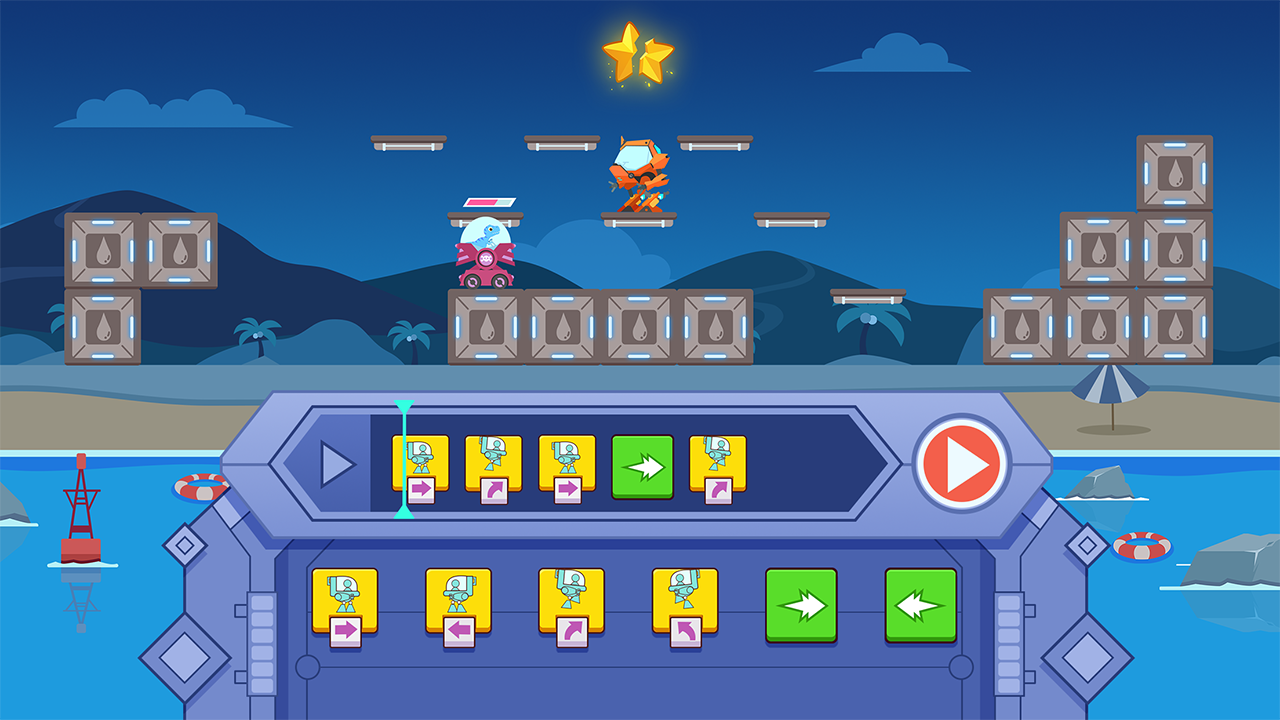Select the green dash left block
The image size is (1280, 720).
pyautogui.click(x=921, y=605)
